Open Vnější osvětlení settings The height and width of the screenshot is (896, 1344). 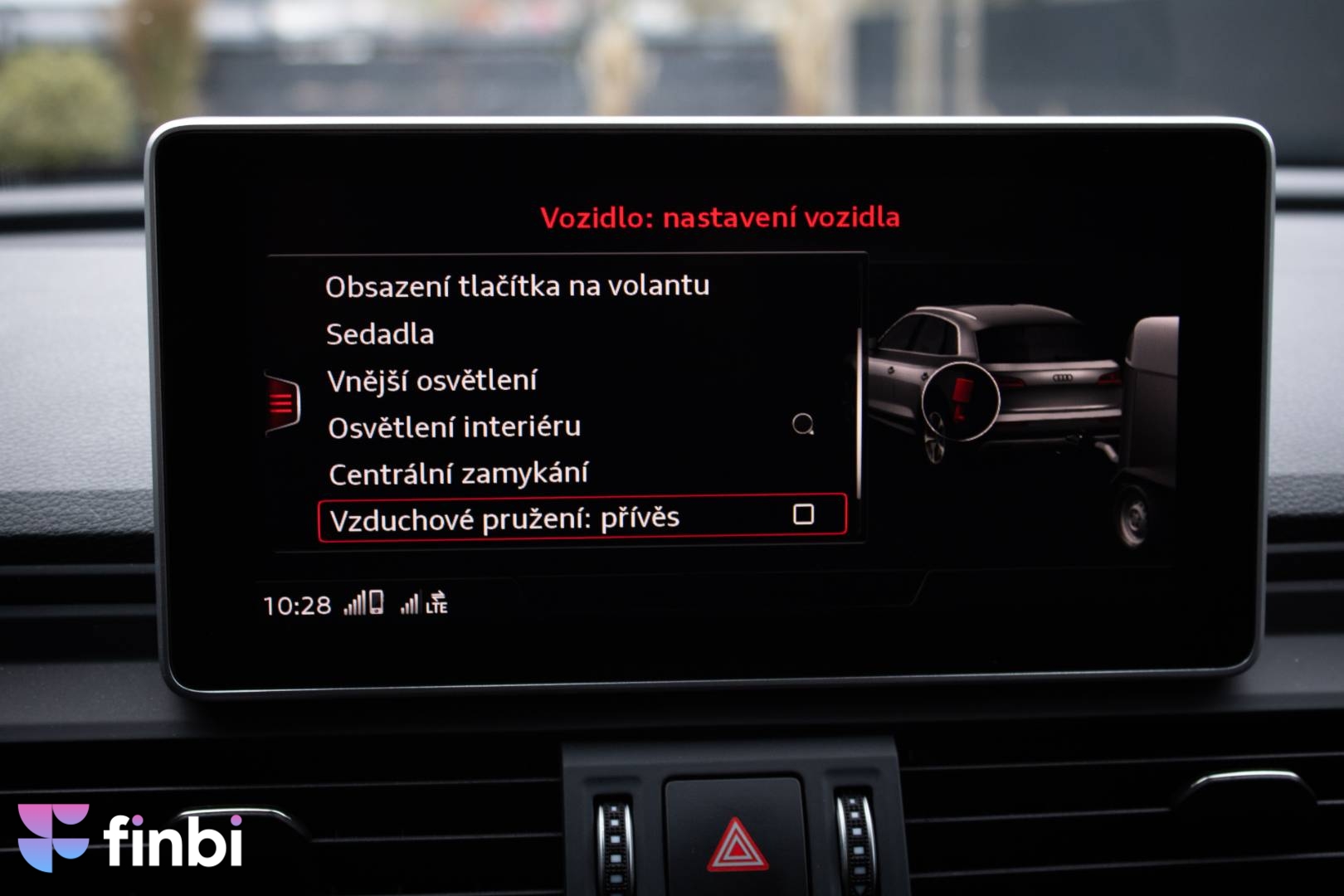(431, 381)
